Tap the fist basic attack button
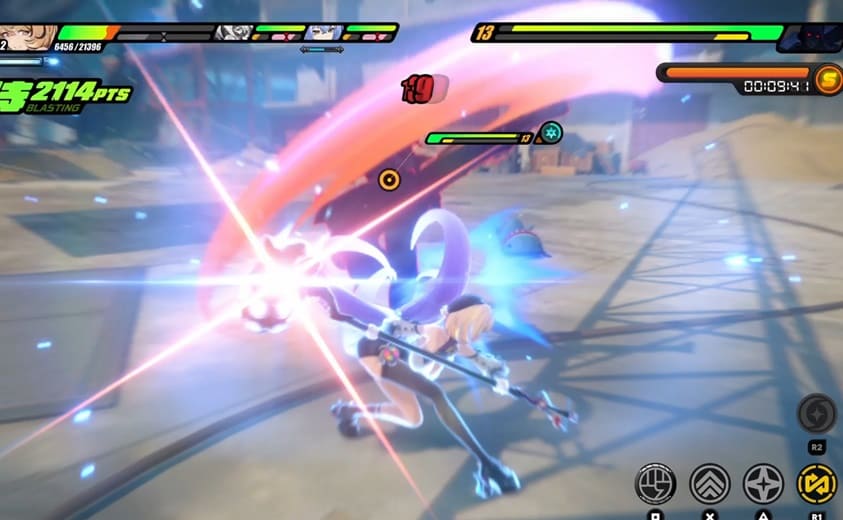 (656, 484)
